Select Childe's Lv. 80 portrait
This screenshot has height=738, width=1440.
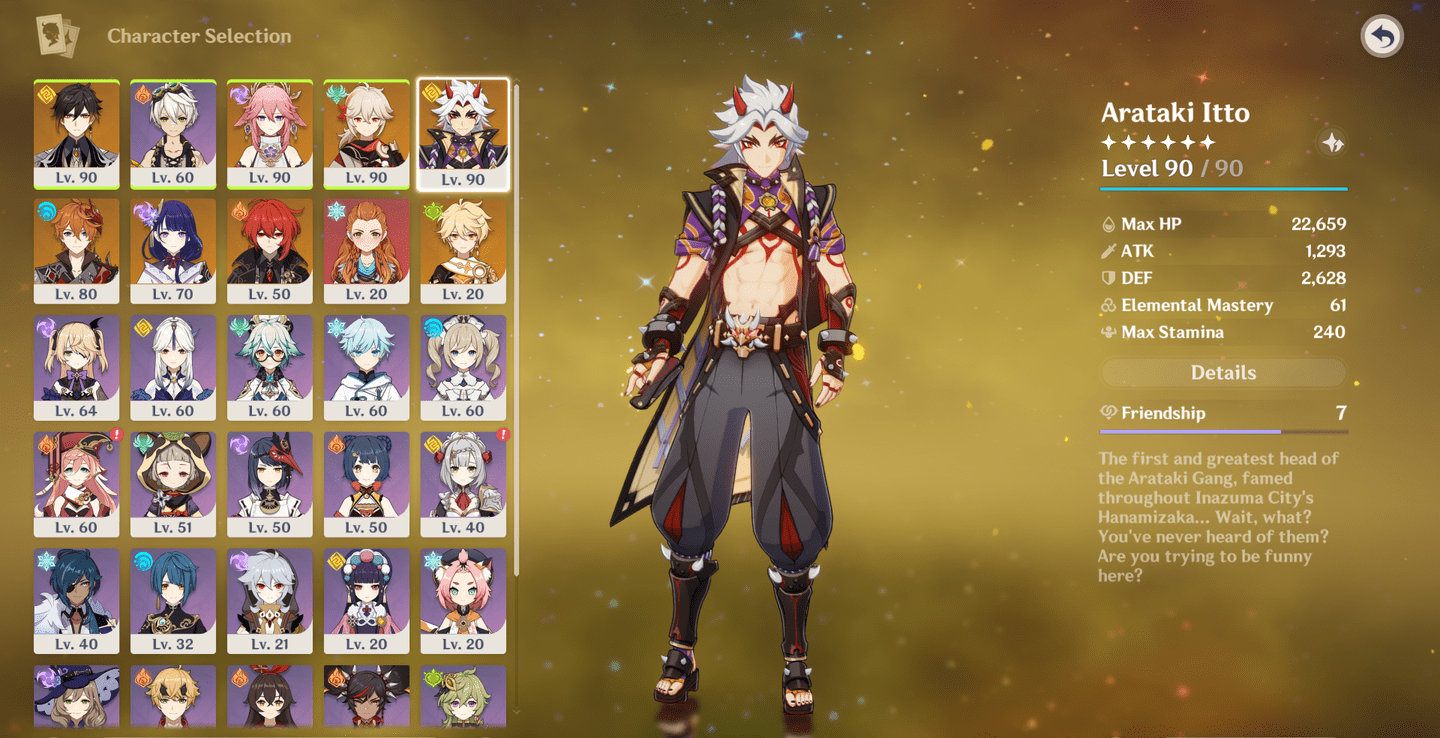77,250
